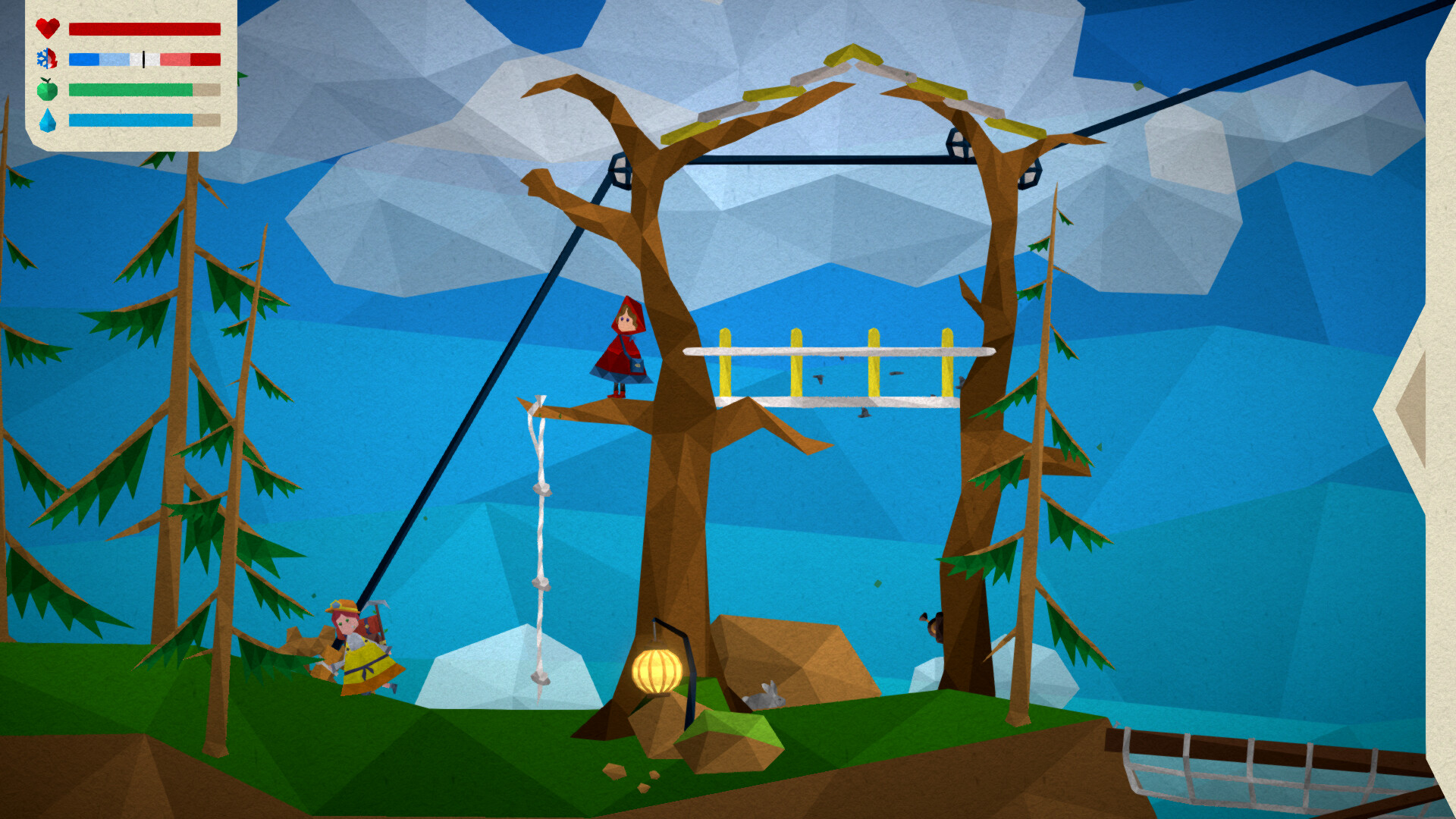The height and width of the screenshot is (819, 1456).
Task: Select the blue water droplet icon
Action: pyautogui.click(x=47, y=120)
